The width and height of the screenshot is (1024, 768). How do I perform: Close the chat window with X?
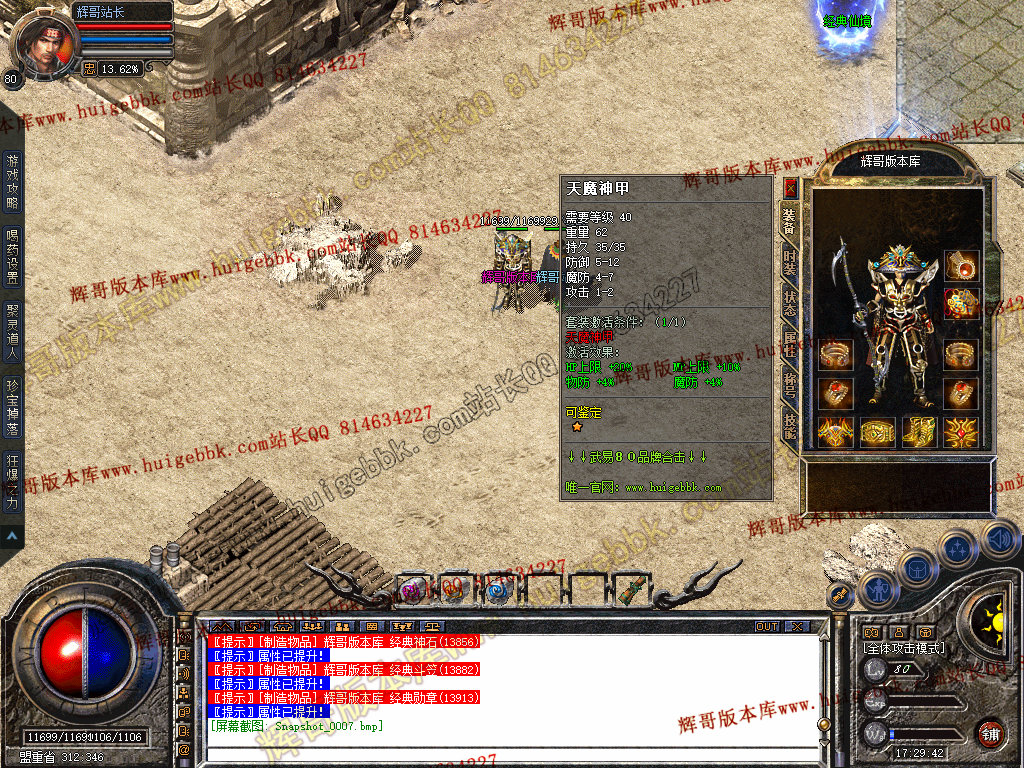coord(796,627)
